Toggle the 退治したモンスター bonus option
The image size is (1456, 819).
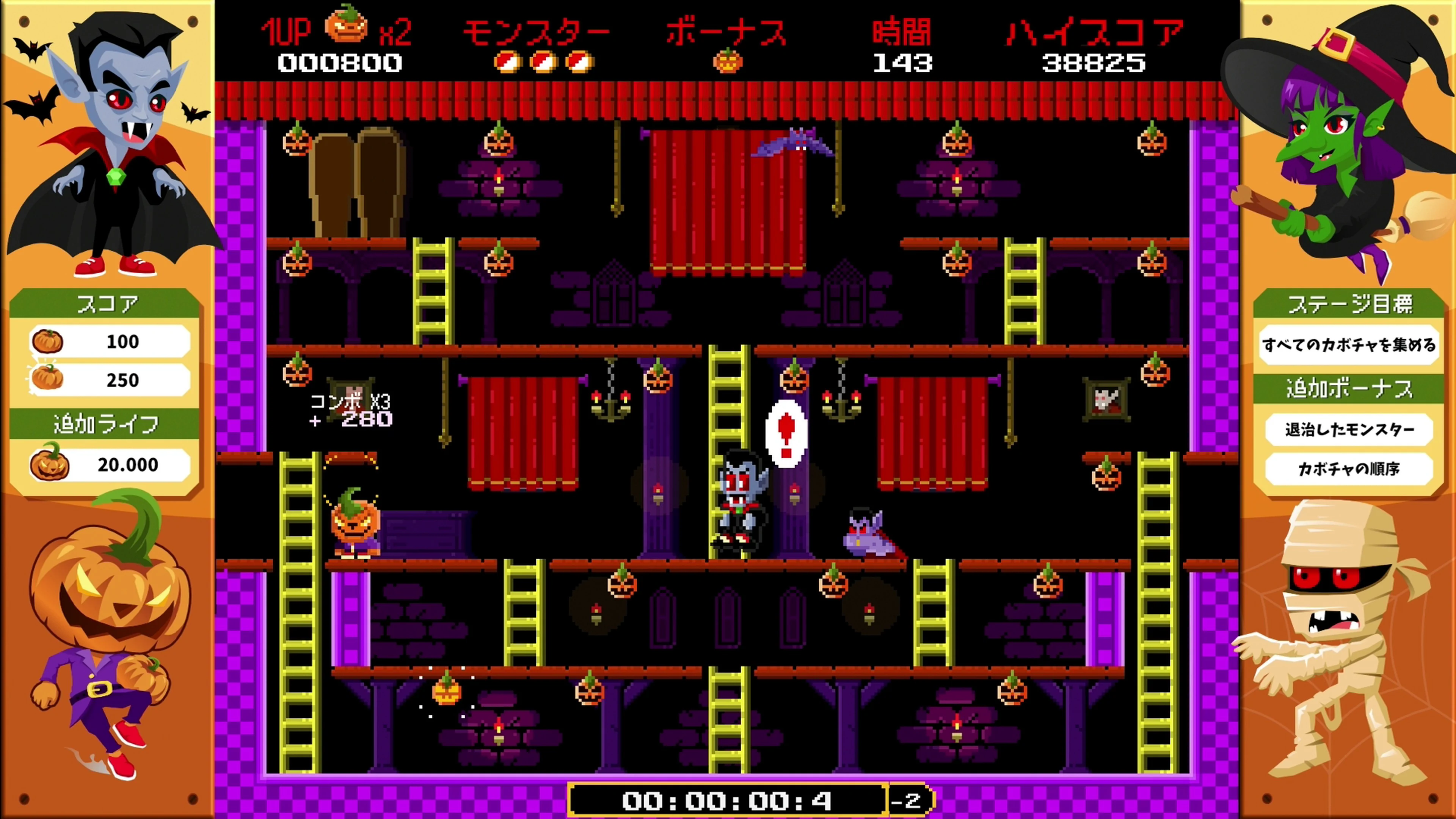tap(1350, 430)
